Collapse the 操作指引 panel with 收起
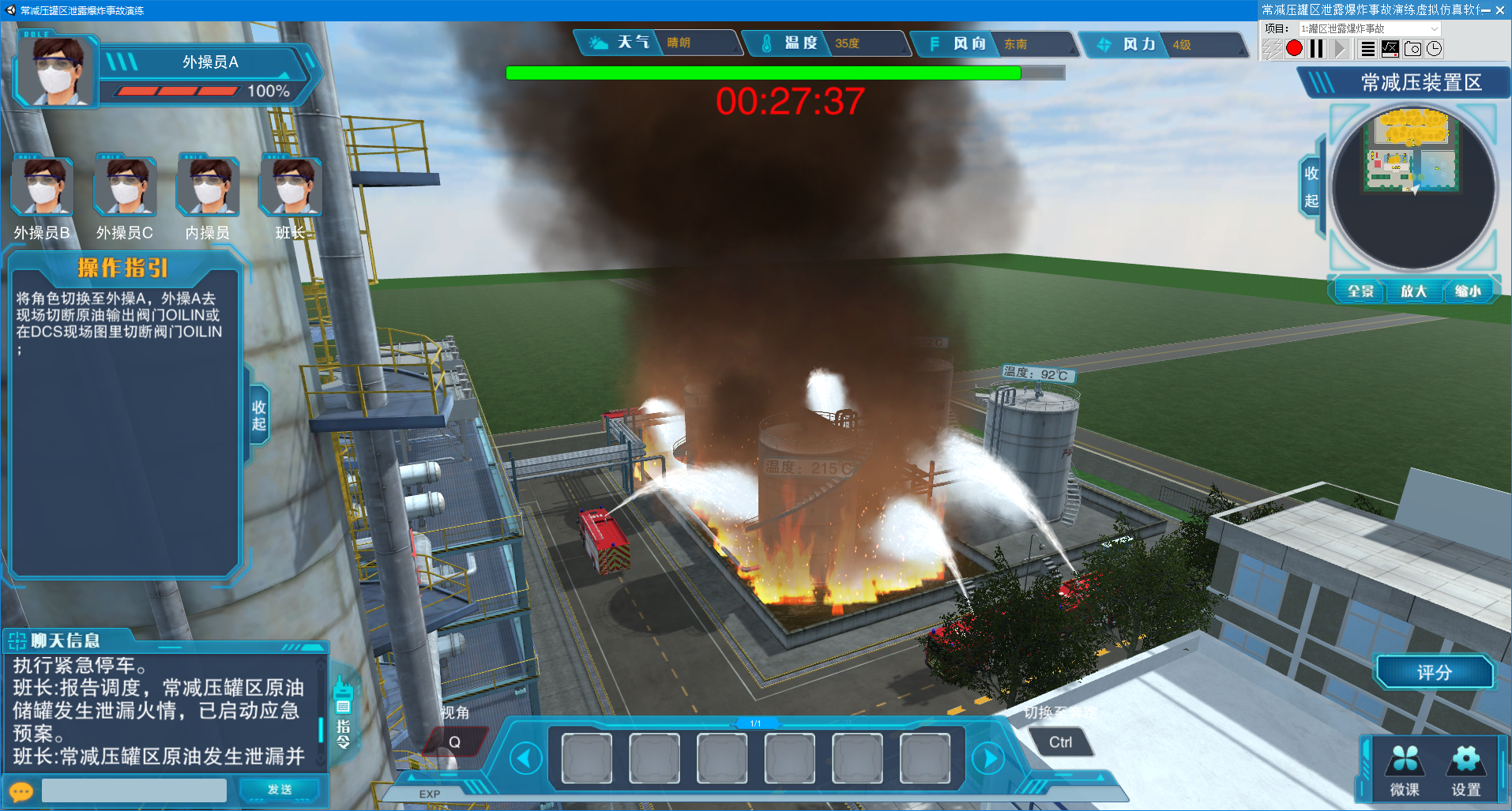 (258, 415)
